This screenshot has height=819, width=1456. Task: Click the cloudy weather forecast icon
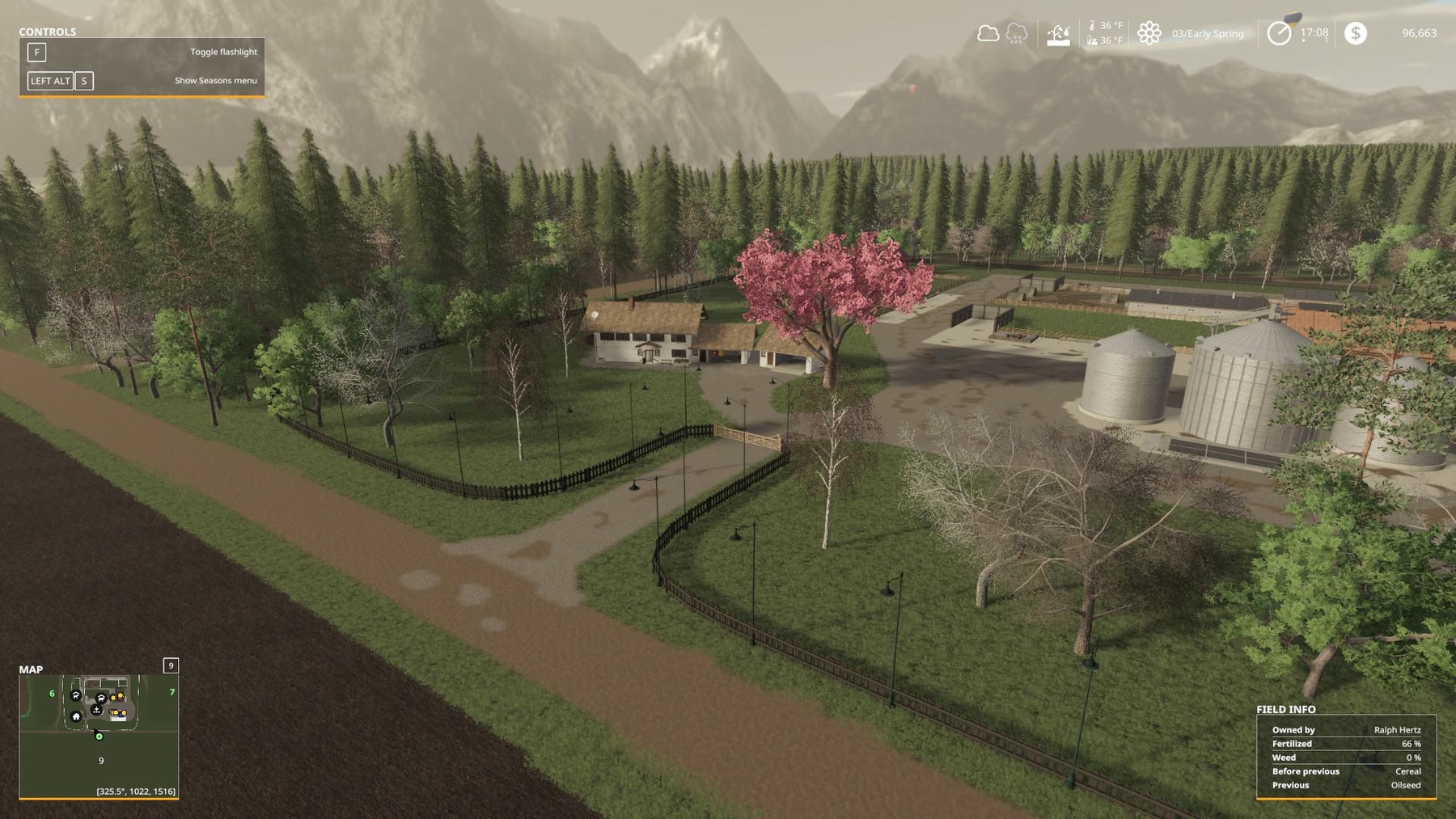(x=988, y=33)
